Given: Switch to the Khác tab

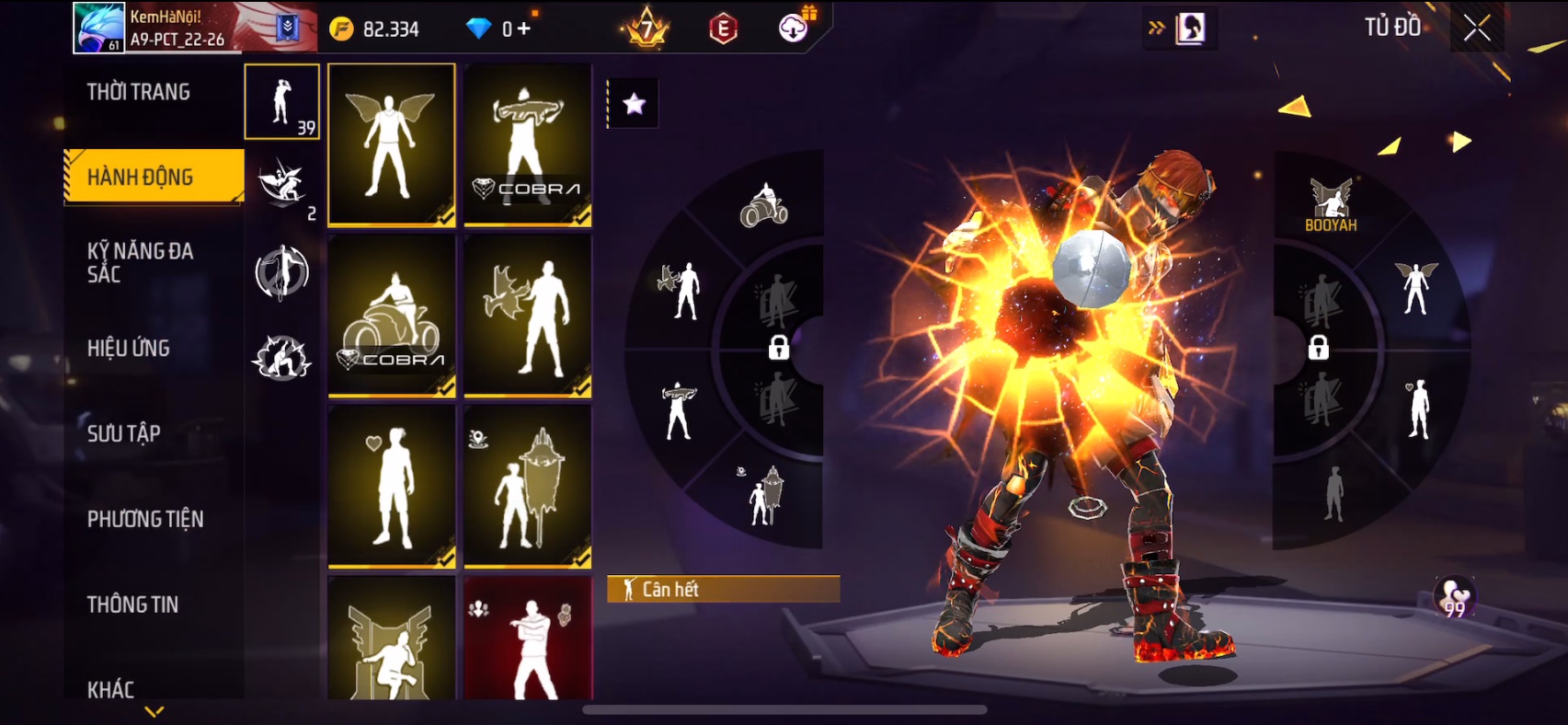Looking at the screenshot, I should [111, 689].
